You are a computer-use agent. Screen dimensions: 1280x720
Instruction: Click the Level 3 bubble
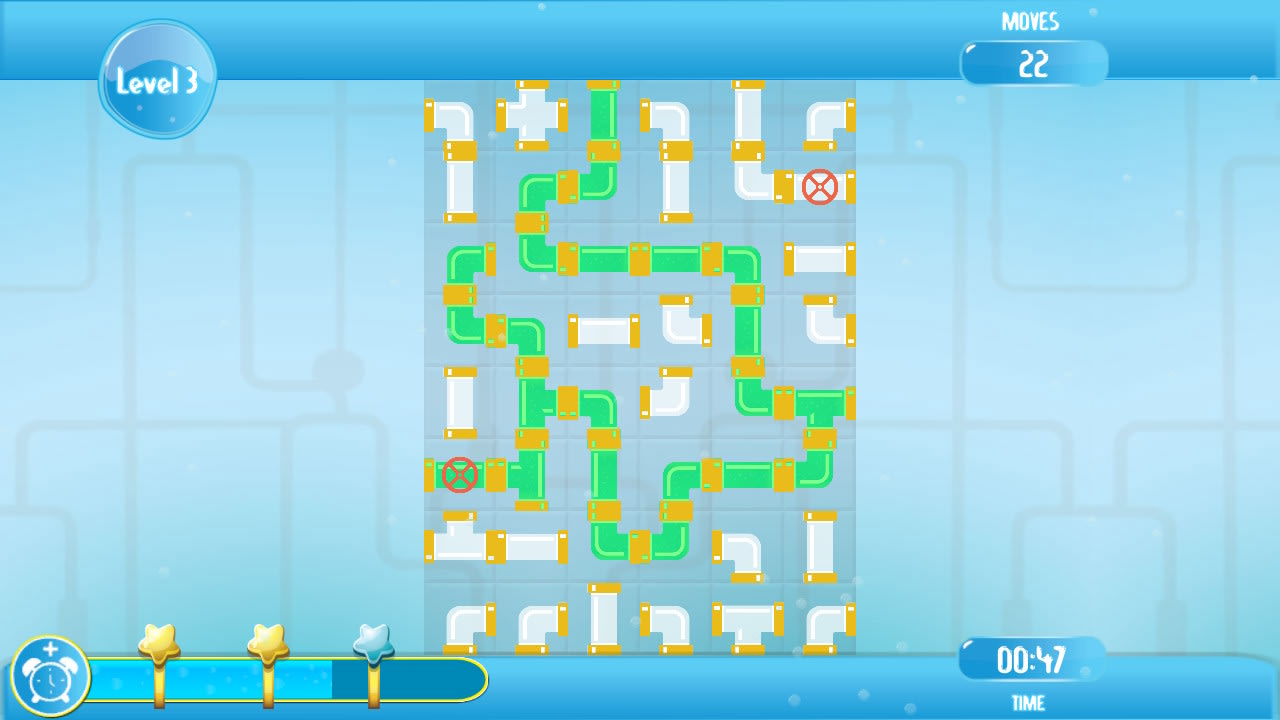click(x=157, y=80)
